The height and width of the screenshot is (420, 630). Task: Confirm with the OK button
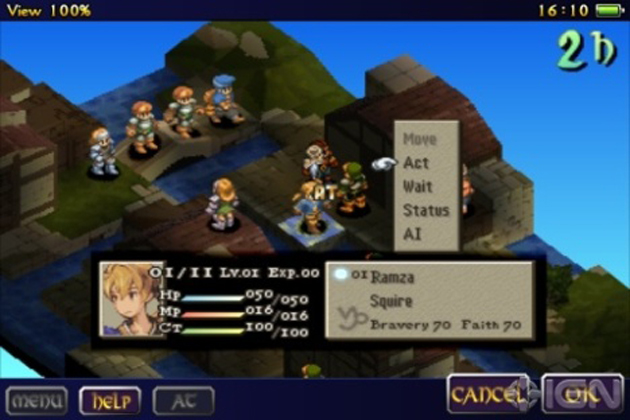[x=582, y=394]
